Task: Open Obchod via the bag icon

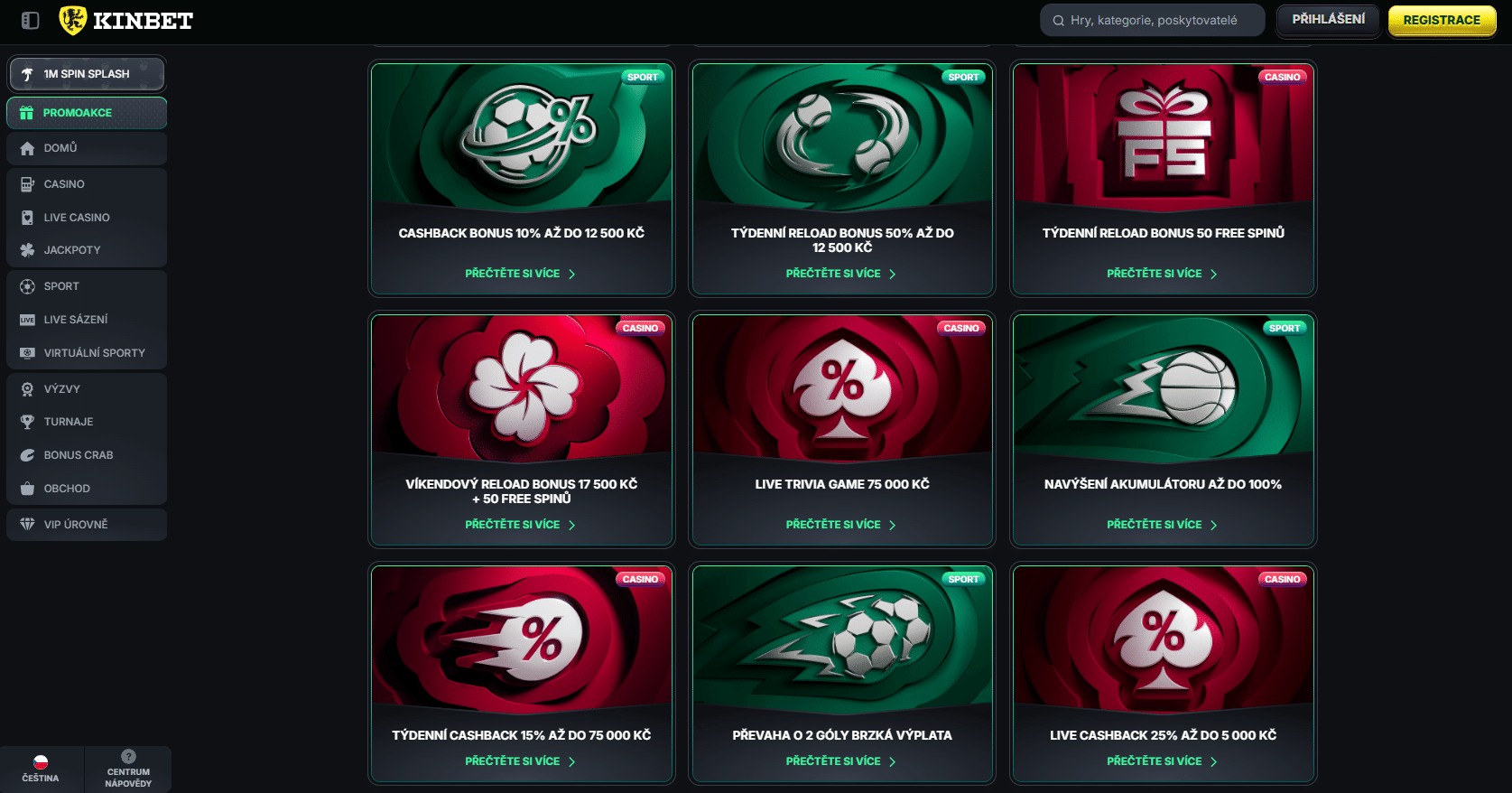Action: (27, 488)
